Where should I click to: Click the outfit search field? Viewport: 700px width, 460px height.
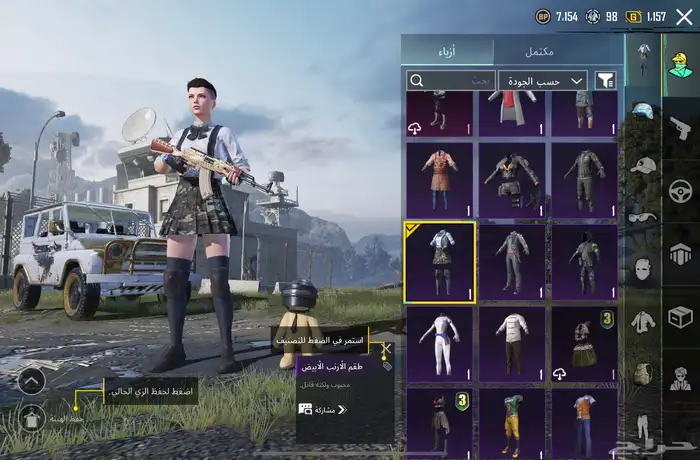(450, 80)
